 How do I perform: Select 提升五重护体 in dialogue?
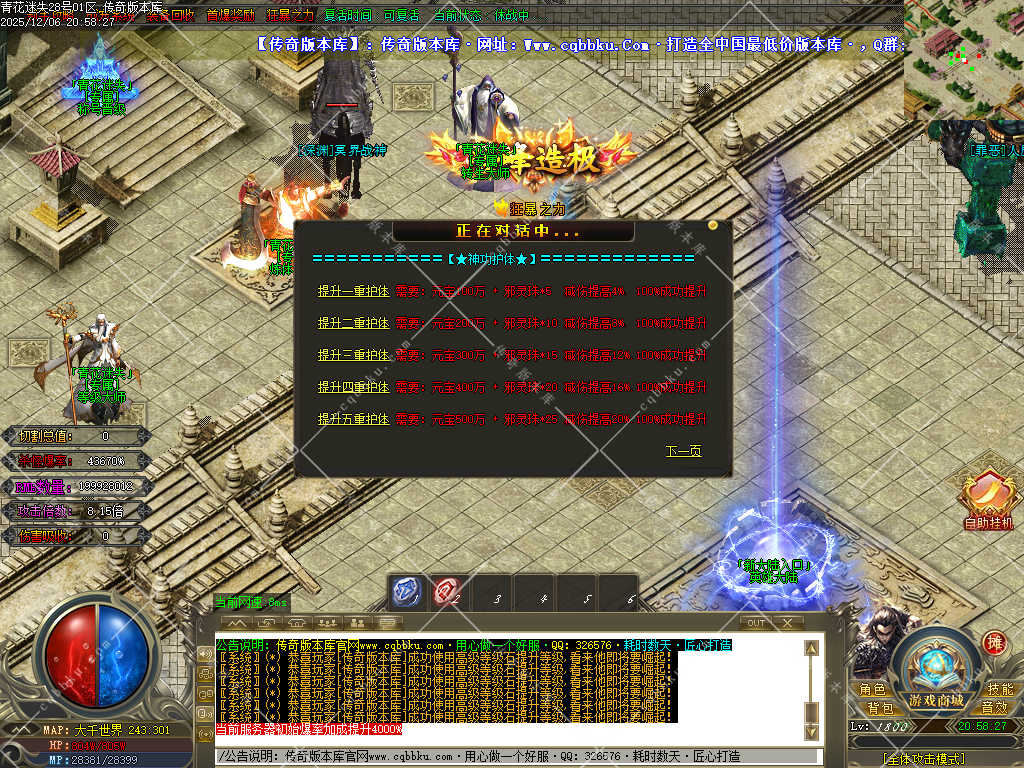353,419
